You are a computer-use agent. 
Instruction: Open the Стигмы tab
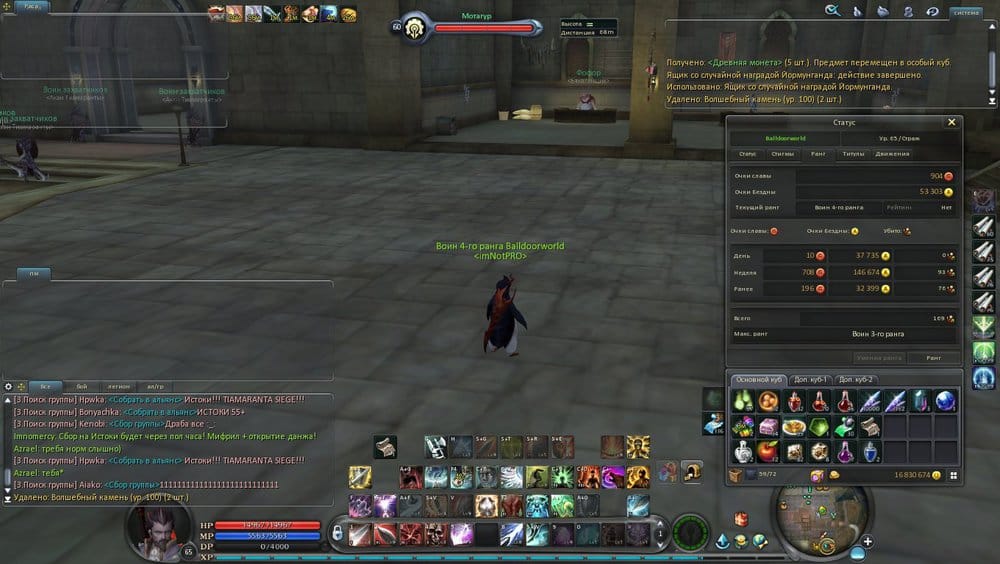point(783,154)
